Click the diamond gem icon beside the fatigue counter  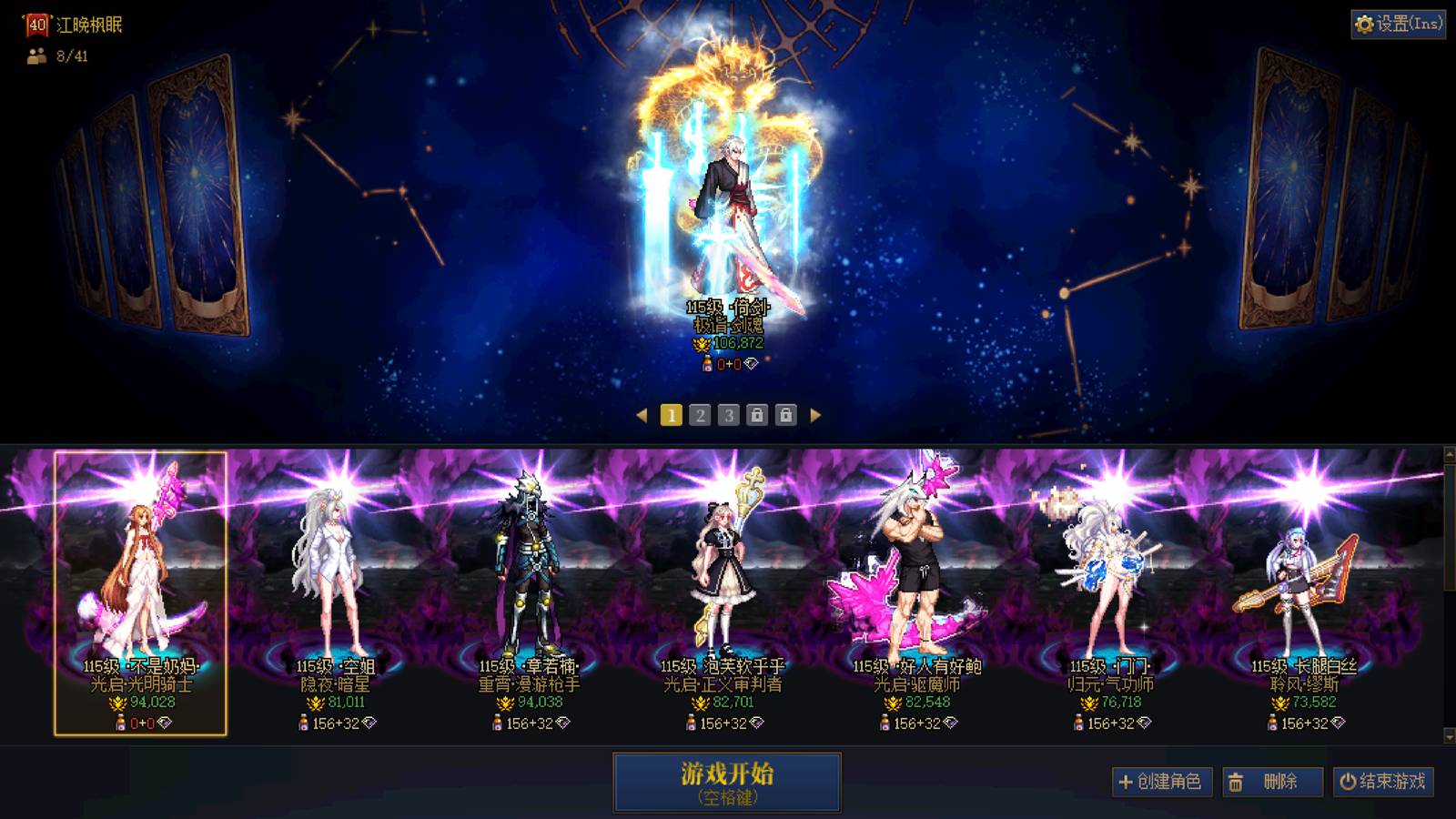(x=752, y=363)
